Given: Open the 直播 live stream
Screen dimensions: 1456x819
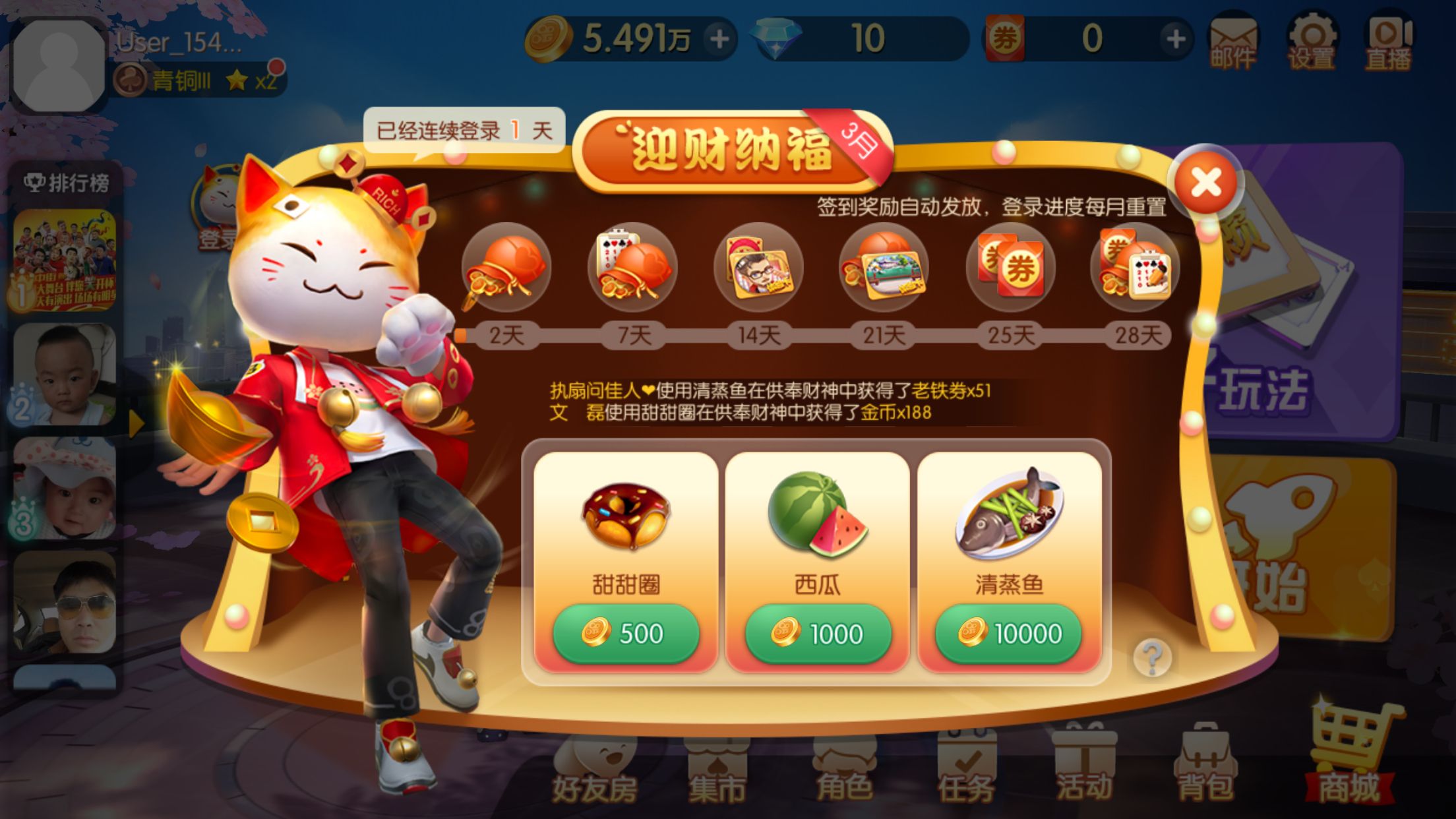Looking at the screenshot, I should coord(1389,41).
